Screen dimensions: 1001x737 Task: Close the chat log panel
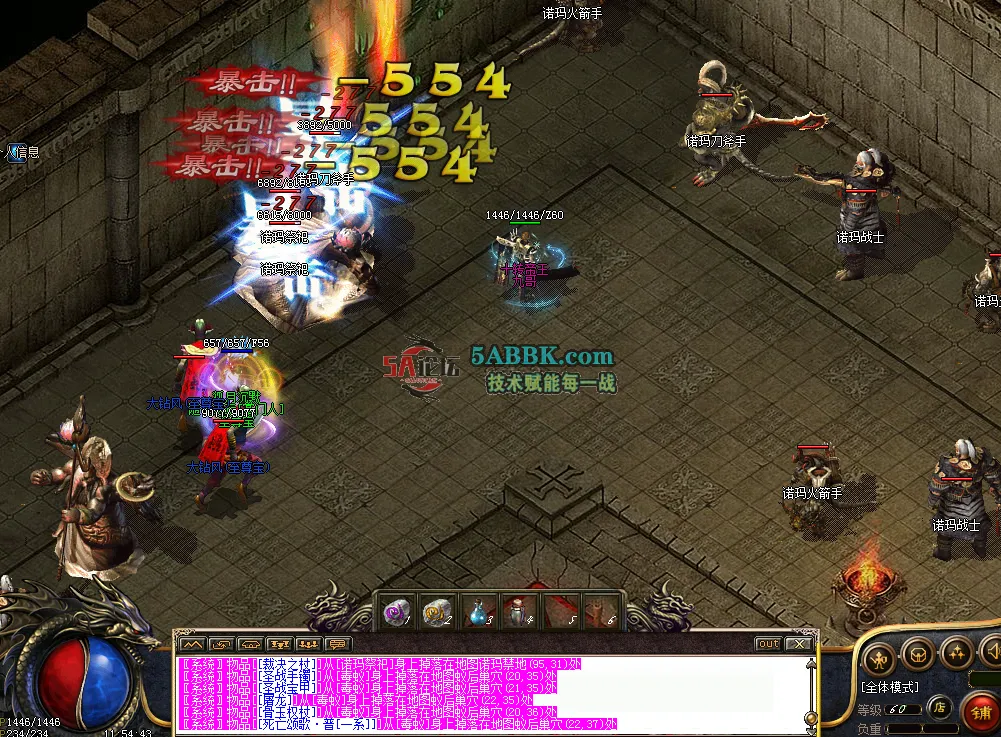797,644
